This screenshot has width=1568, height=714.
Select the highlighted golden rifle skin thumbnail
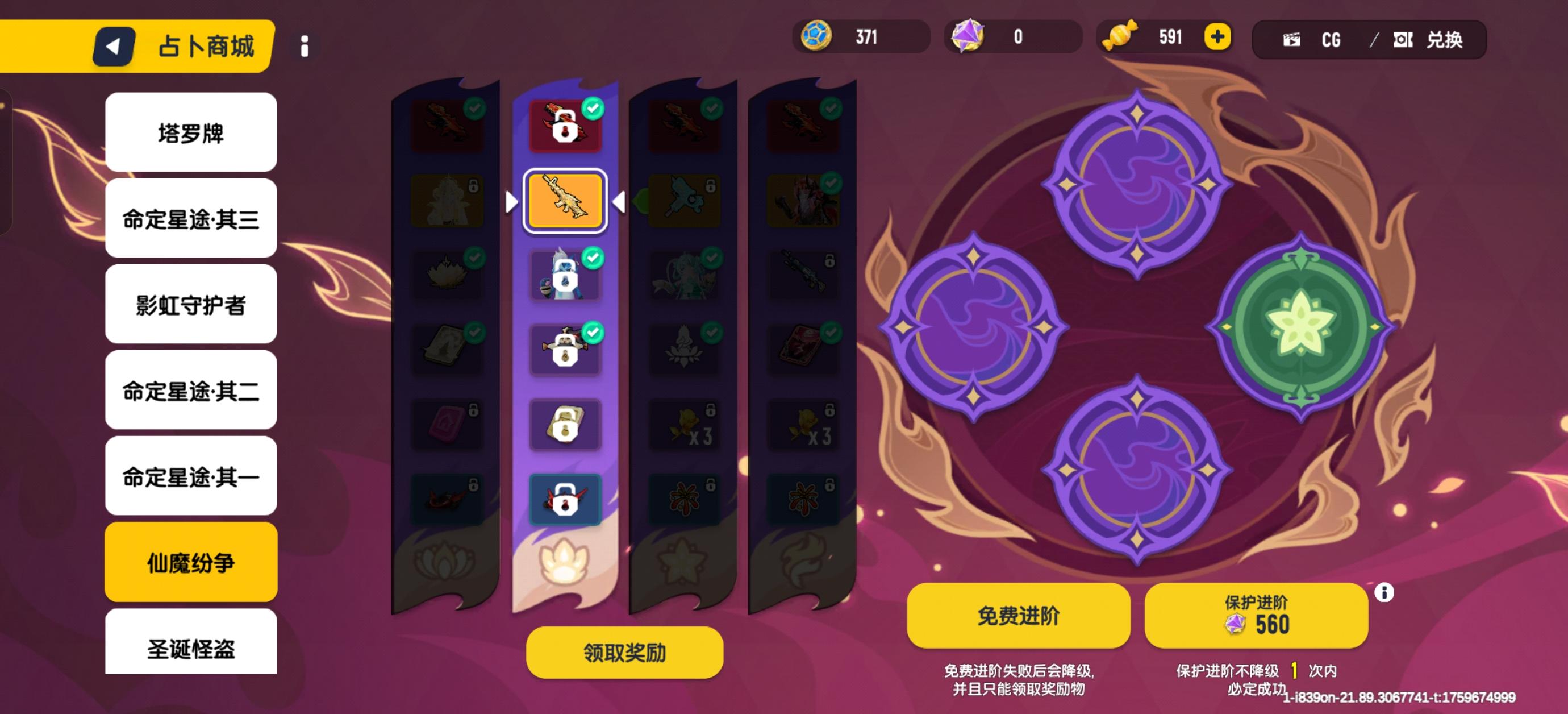point(565,202)
